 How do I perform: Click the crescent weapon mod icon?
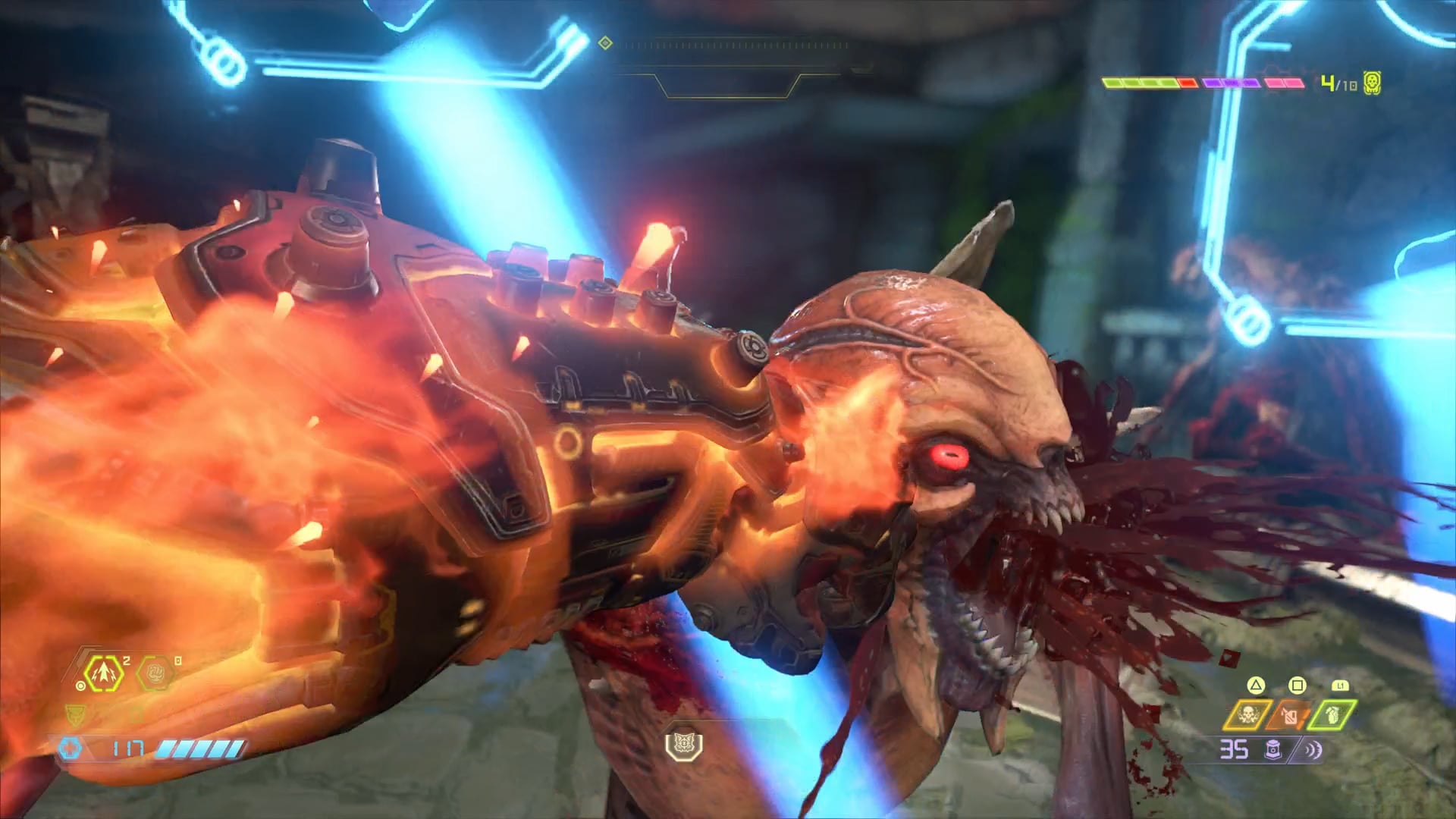tap(1313, 750)
